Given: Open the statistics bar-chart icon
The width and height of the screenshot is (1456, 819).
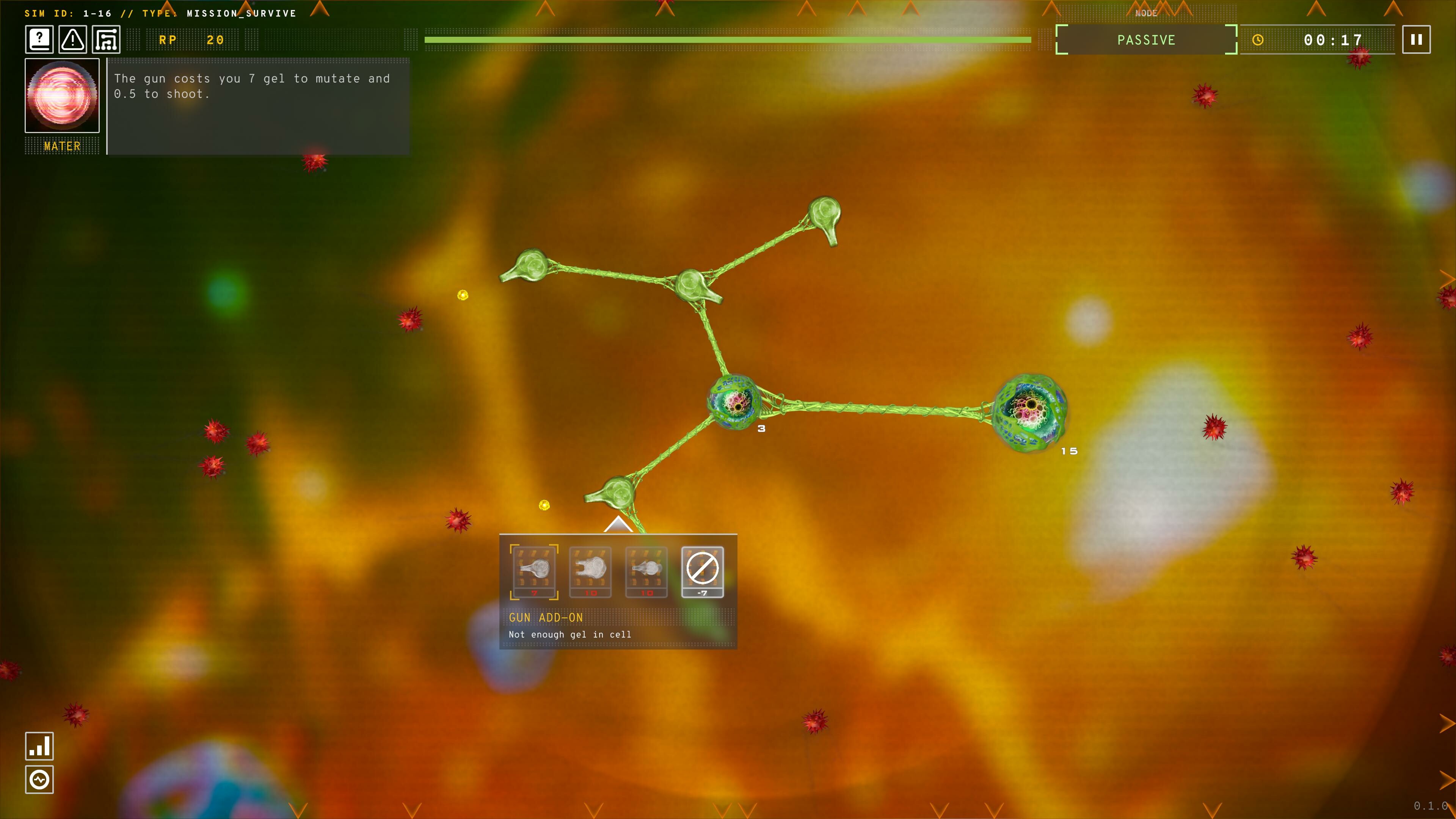Looking at the screenshot, I should coord(39,746).
